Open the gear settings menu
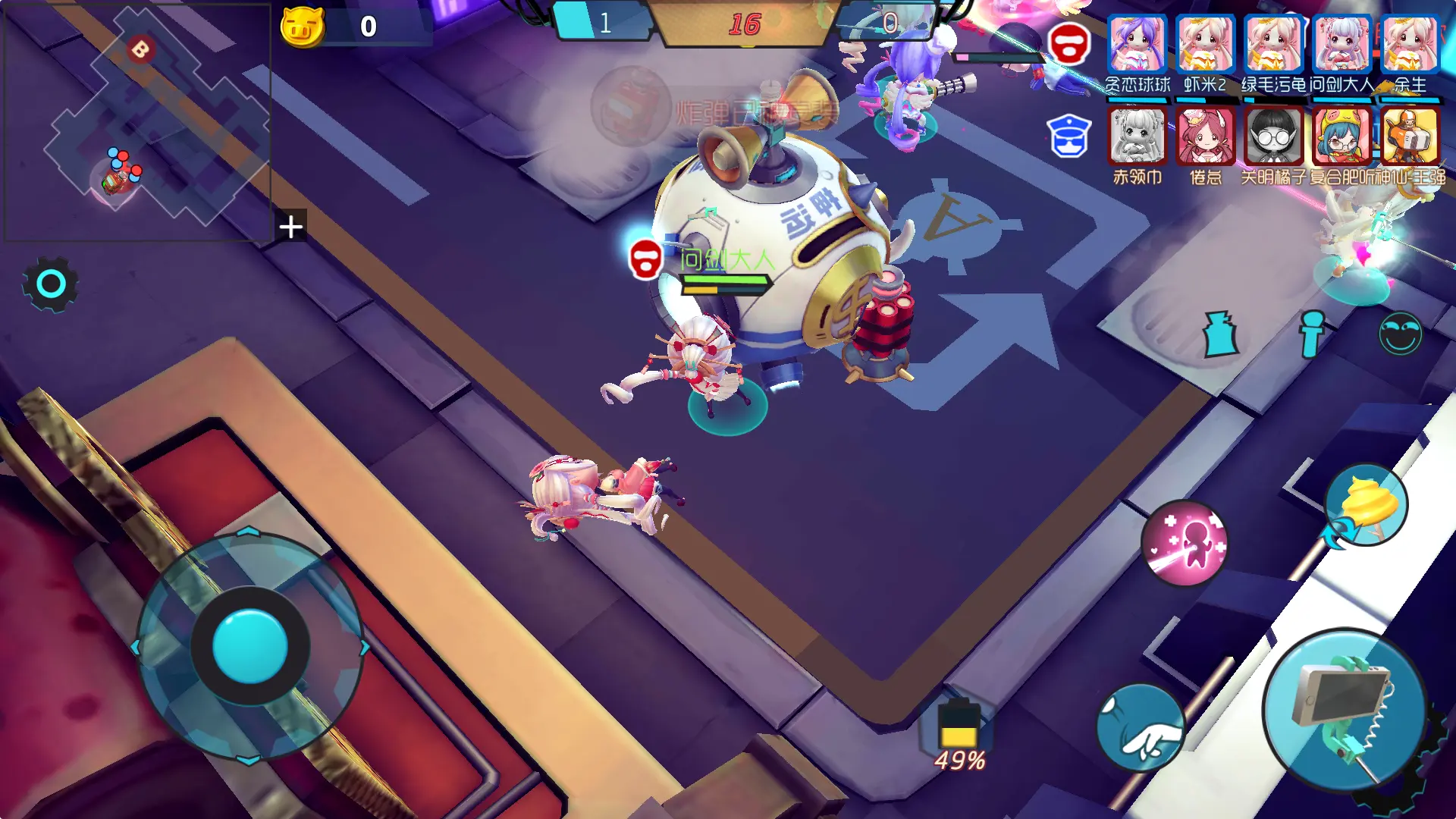Viewport: 1456px width, 819px height. pos(50,284)
